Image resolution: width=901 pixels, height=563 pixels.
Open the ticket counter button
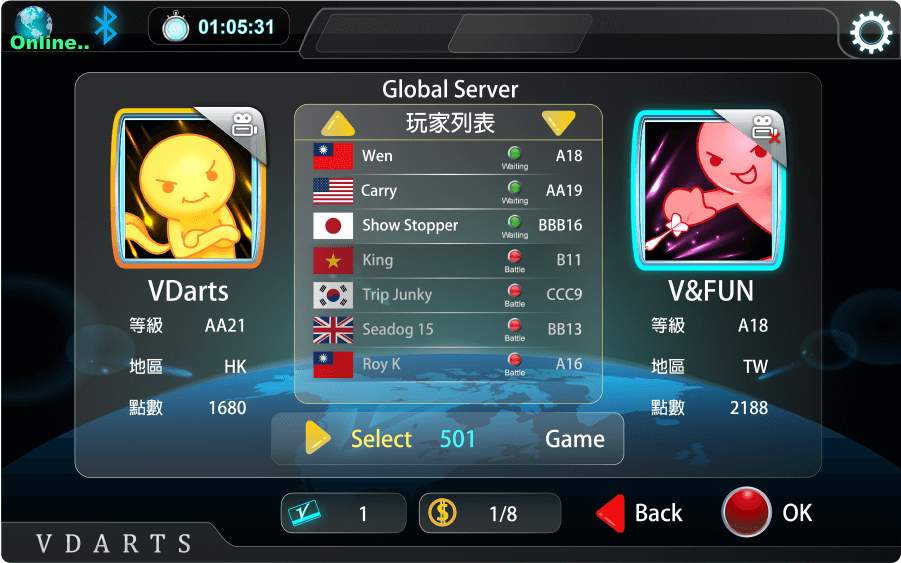[343, 513]
